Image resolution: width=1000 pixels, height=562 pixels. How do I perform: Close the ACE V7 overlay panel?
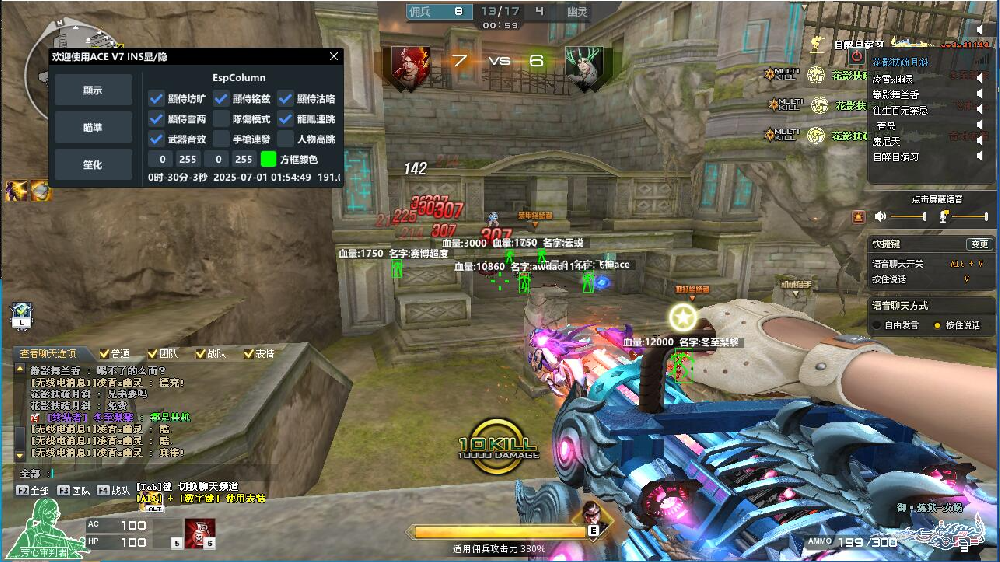pos(334,58)
